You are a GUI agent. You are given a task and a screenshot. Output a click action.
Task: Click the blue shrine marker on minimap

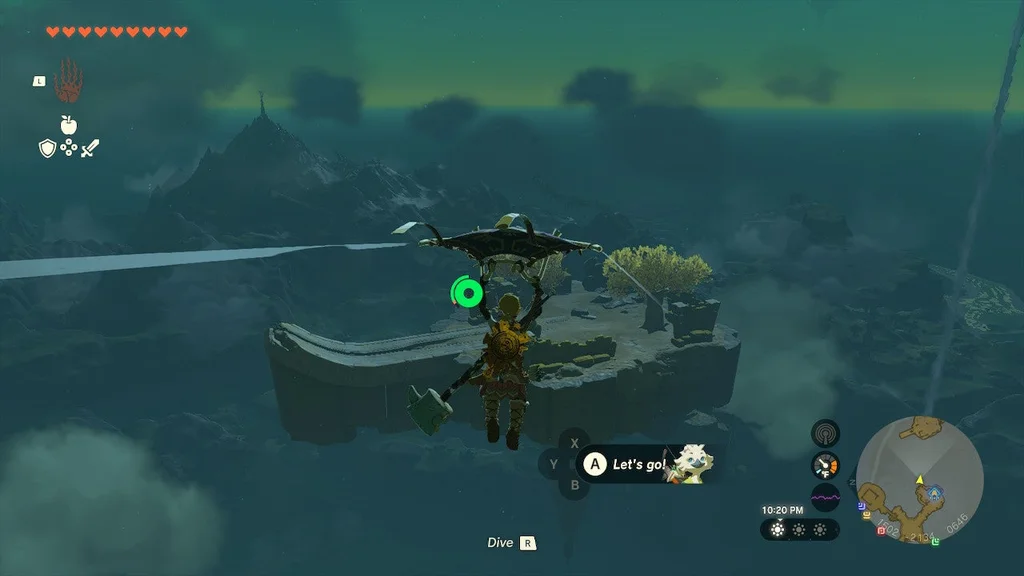(934, 492)
